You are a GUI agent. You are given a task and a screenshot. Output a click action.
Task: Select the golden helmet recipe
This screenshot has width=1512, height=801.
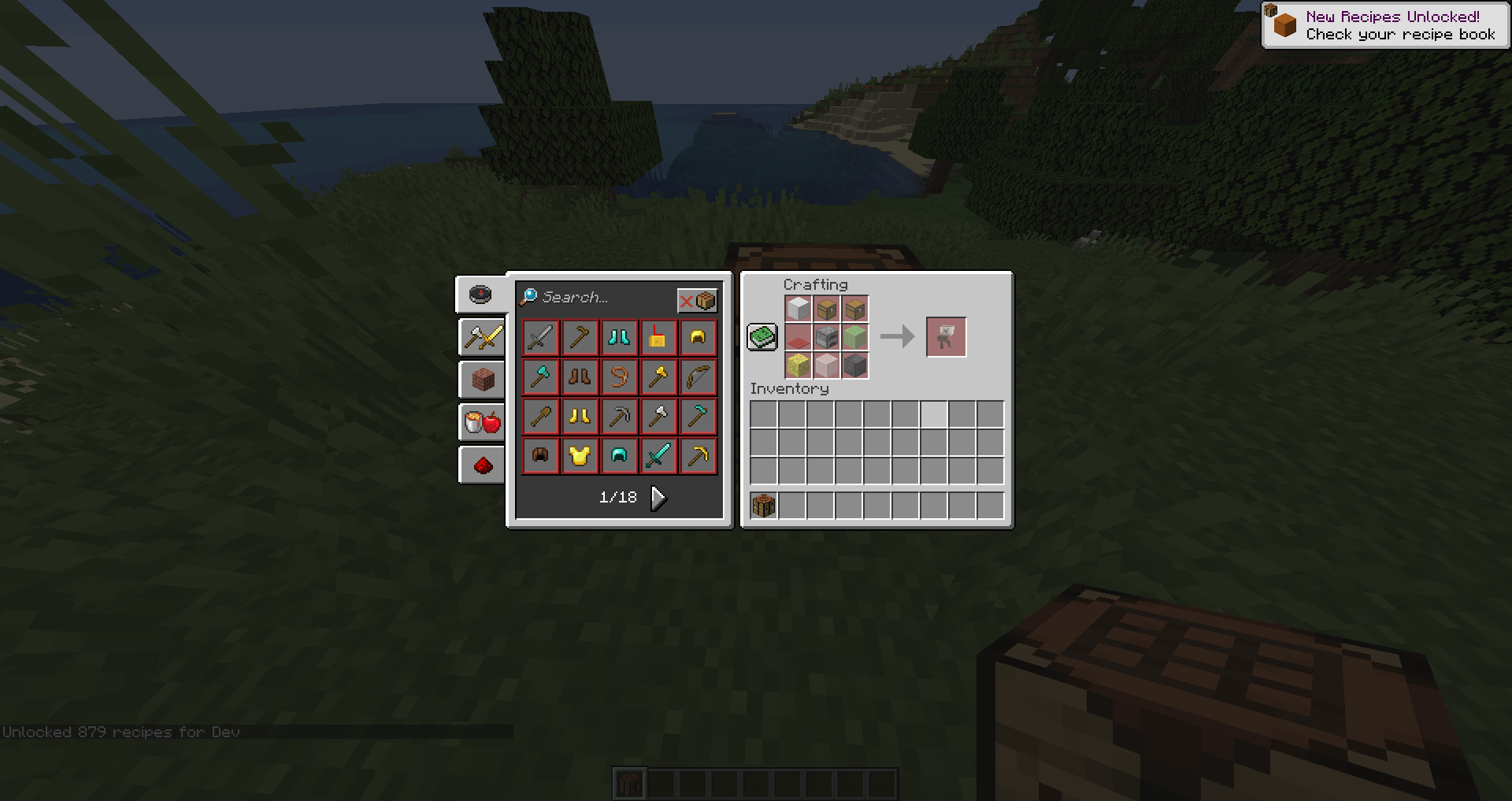(698, 337)
